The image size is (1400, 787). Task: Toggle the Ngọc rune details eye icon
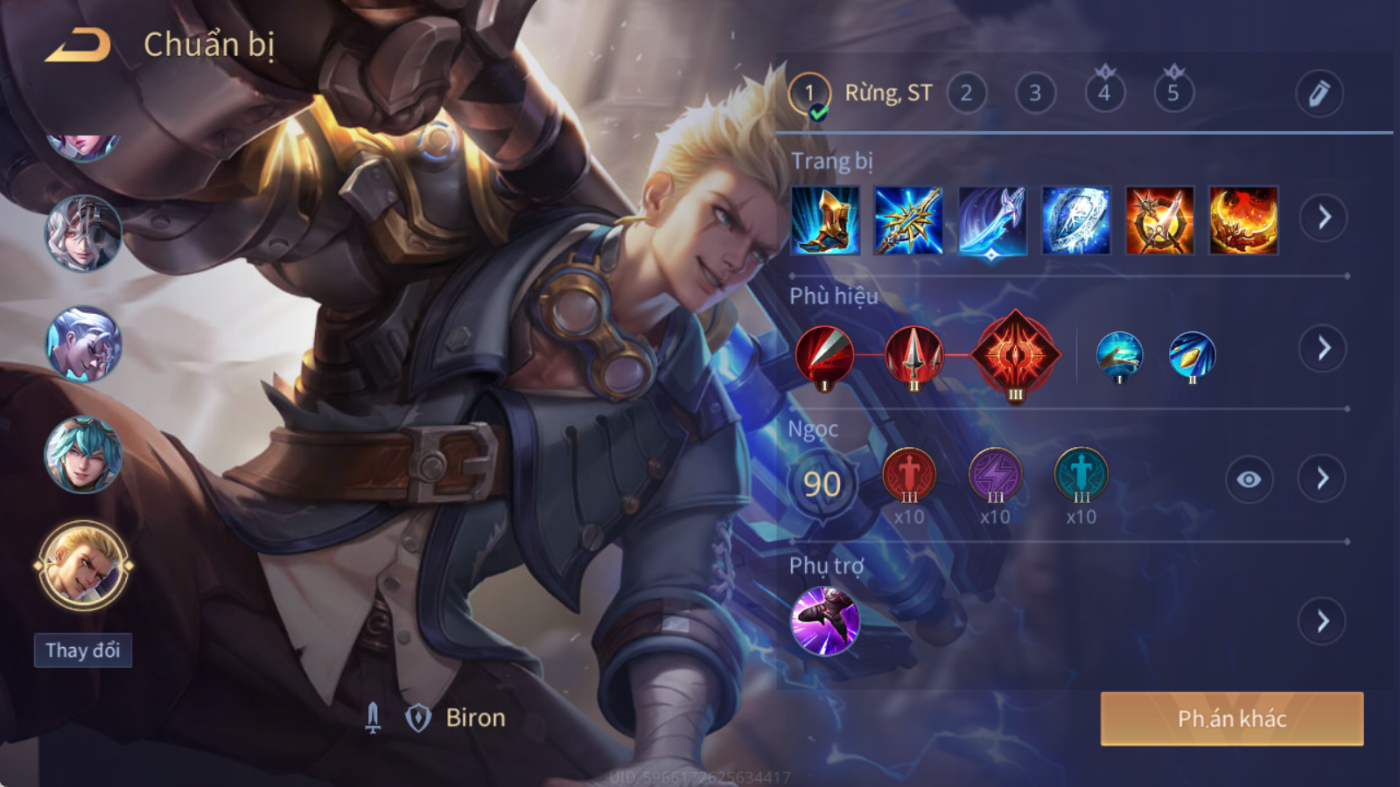tap(1249, 479)
